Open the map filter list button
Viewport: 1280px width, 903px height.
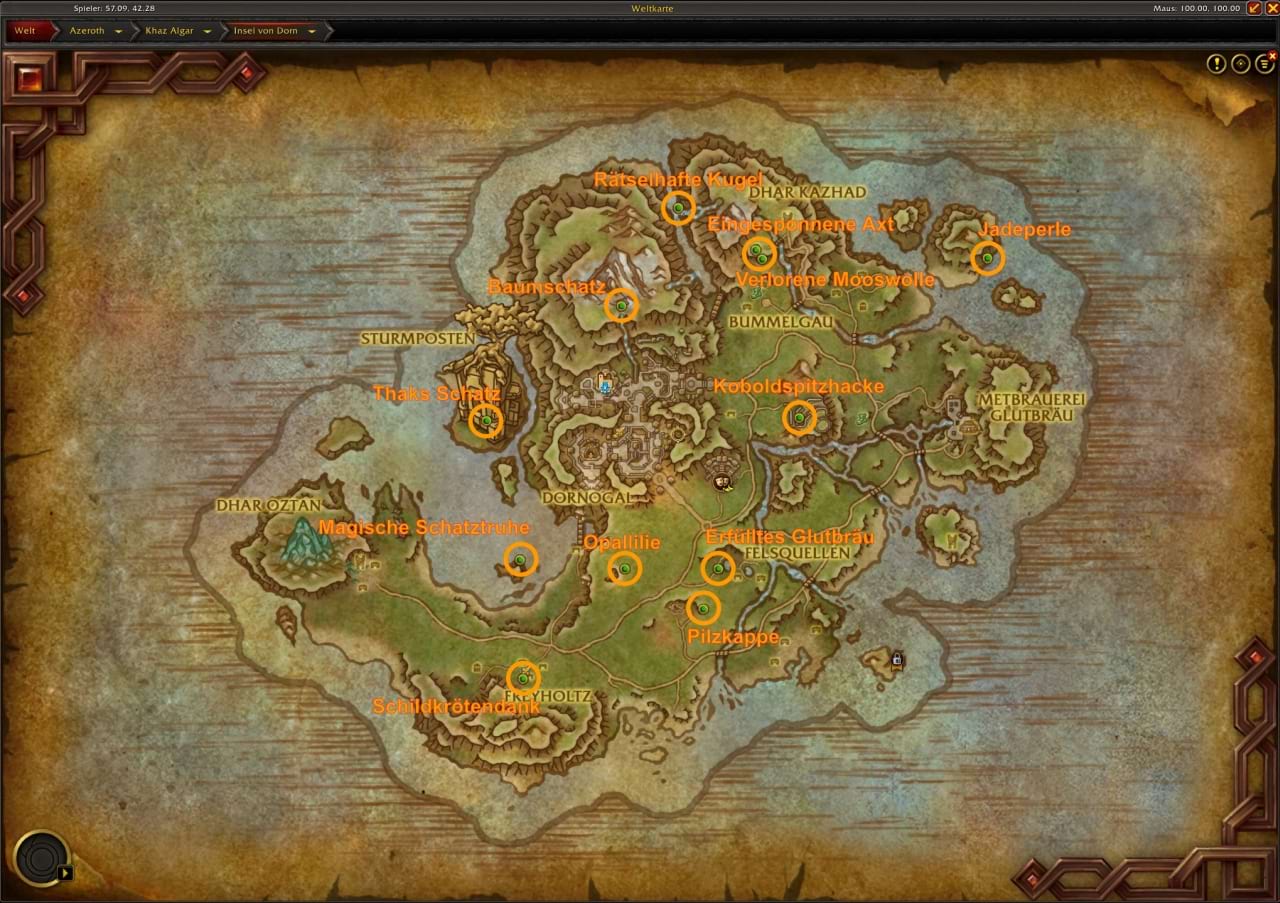tap(1265, 64)
